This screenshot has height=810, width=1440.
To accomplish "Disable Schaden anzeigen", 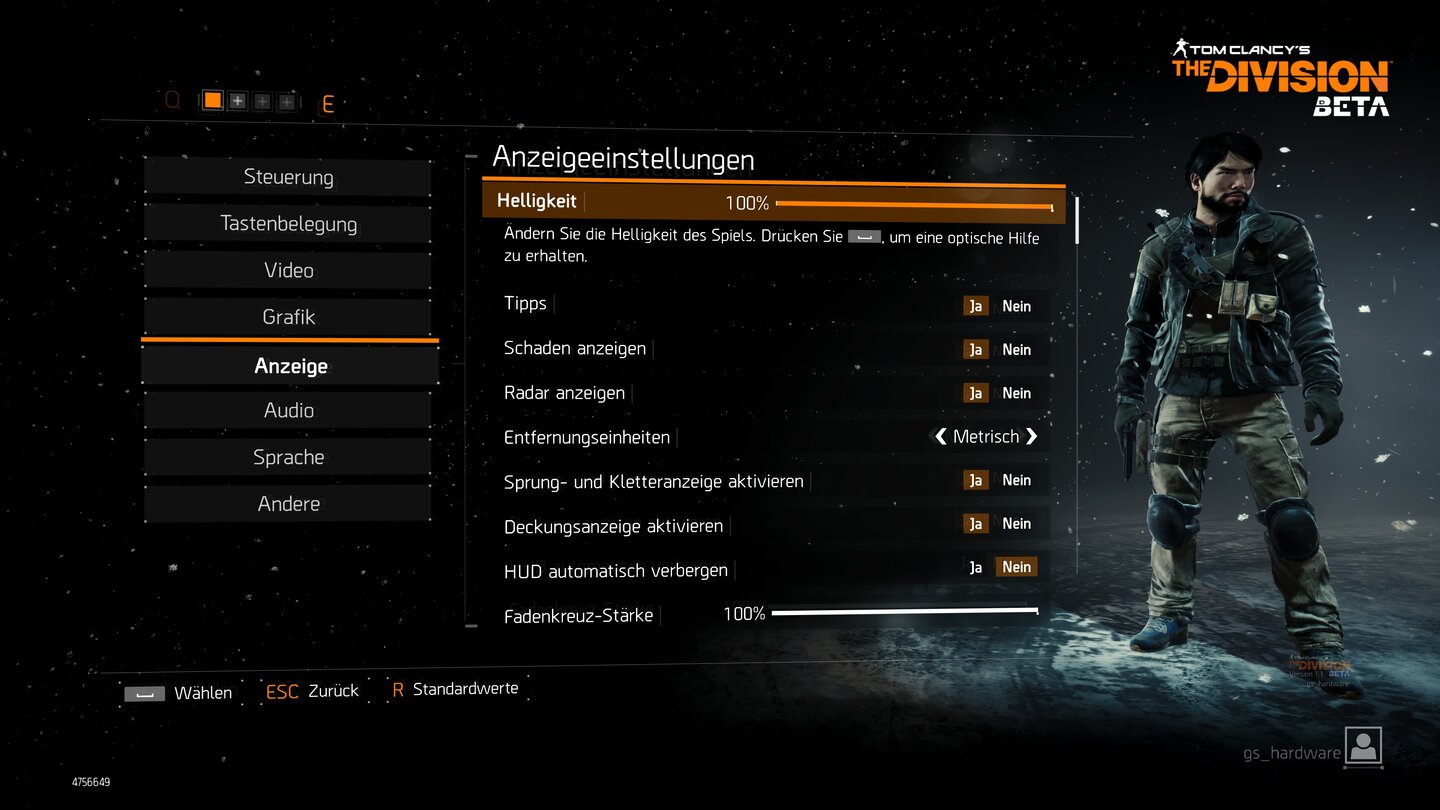I will (x=1017, y=349).
